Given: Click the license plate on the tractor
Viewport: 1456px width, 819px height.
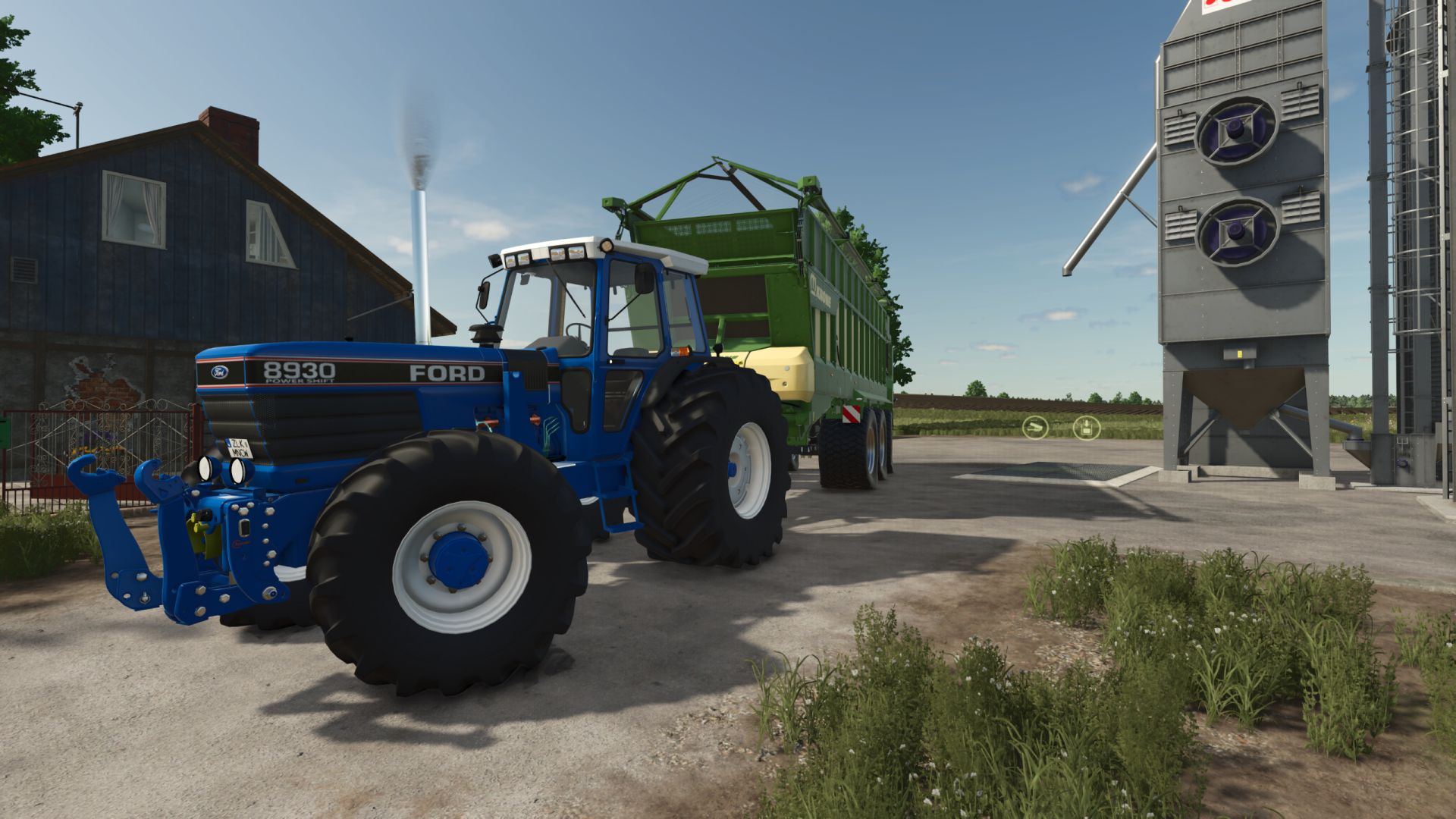Looking at the screenshot, I should click(x=241, y=446).
